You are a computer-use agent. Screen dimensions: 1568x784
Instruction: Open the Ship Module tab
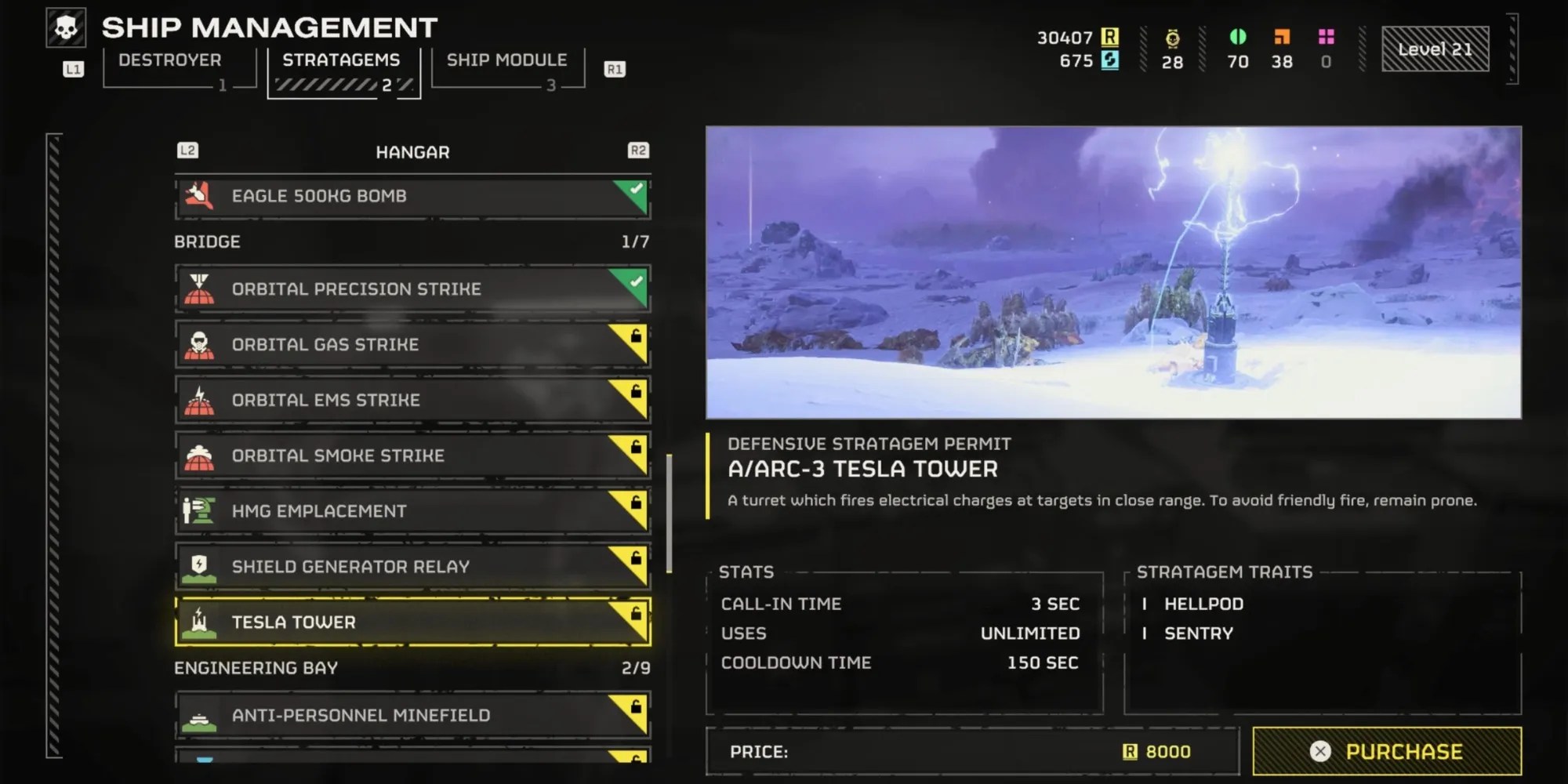[506, 60]
